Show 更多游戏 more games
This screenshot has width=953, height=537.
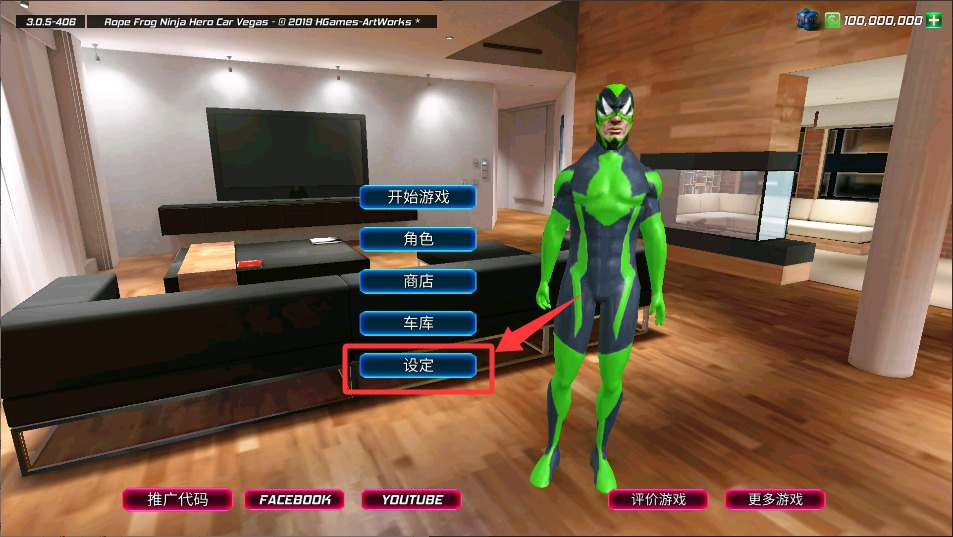point(775,499)
